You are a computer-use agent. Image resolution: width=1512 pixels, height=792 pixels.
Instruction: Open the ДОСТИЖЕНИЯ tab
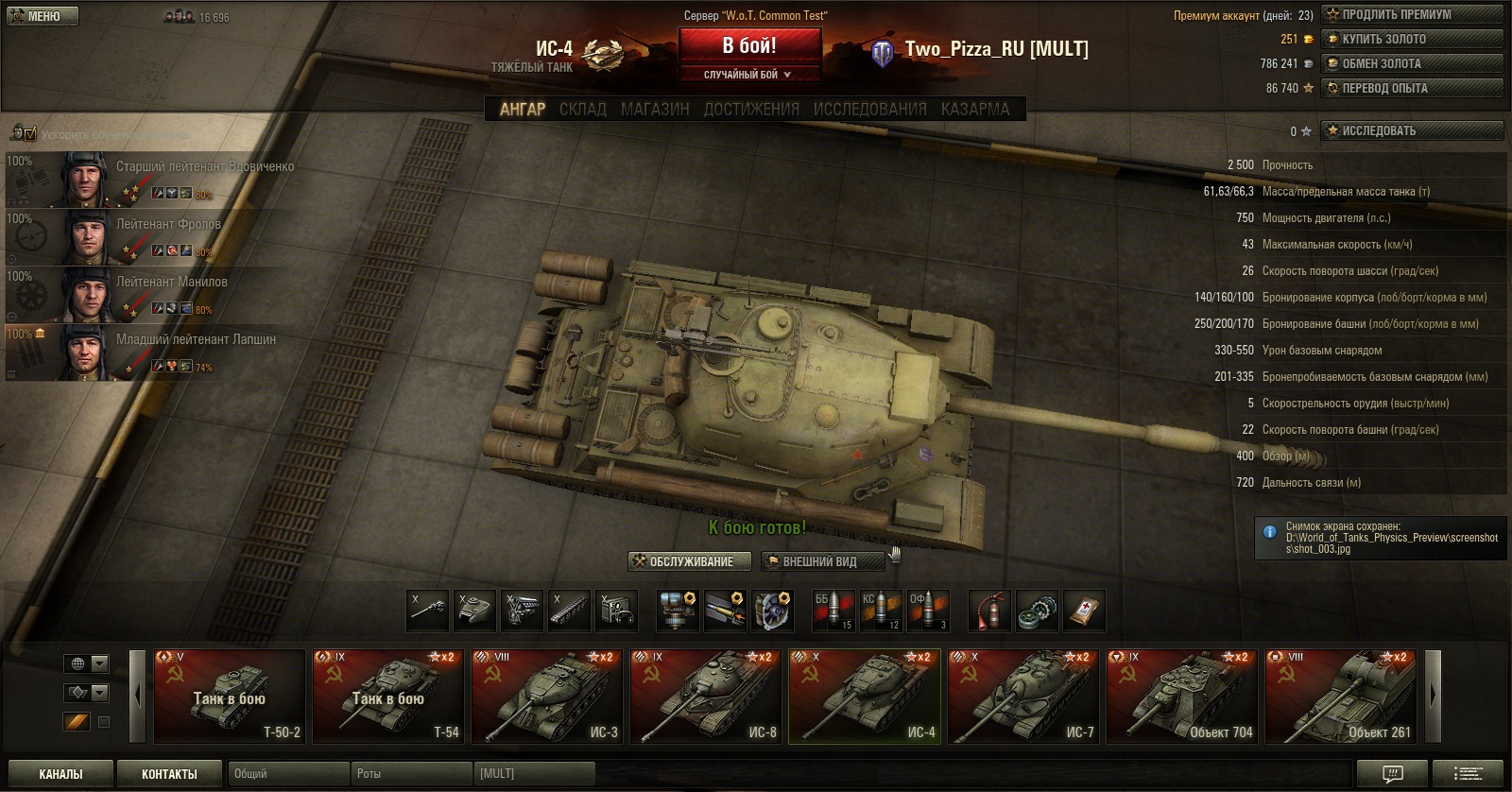[751, 109]
